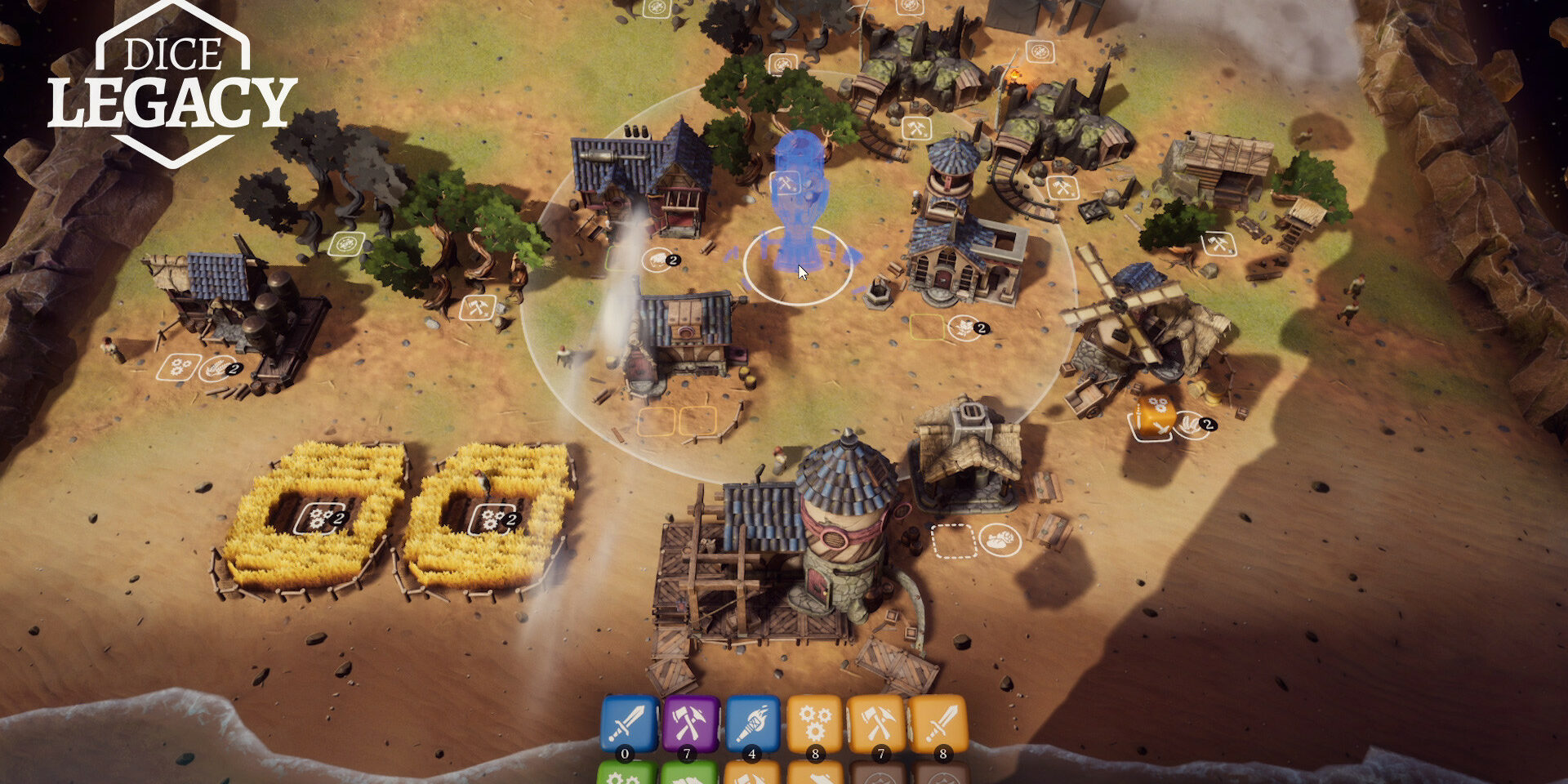Screen dimensions: 1568x784
Task: Select the dashed empty die slot
Action: (x=953, y=541)
